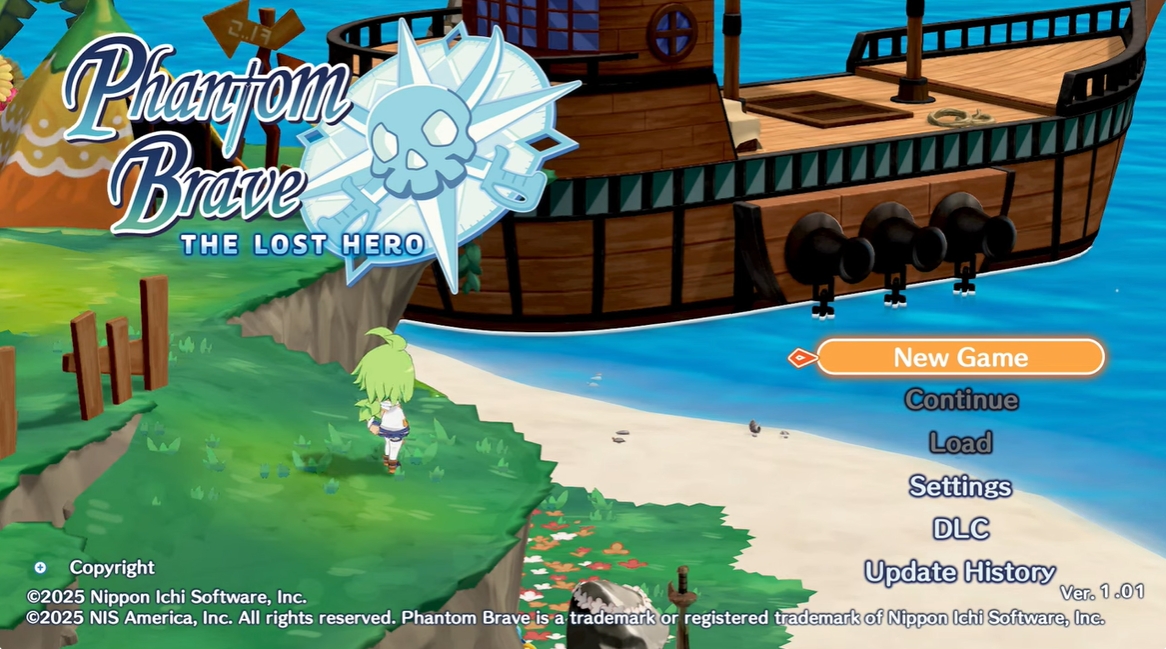
Task: View the Copyright information
Action: point(111,568)
